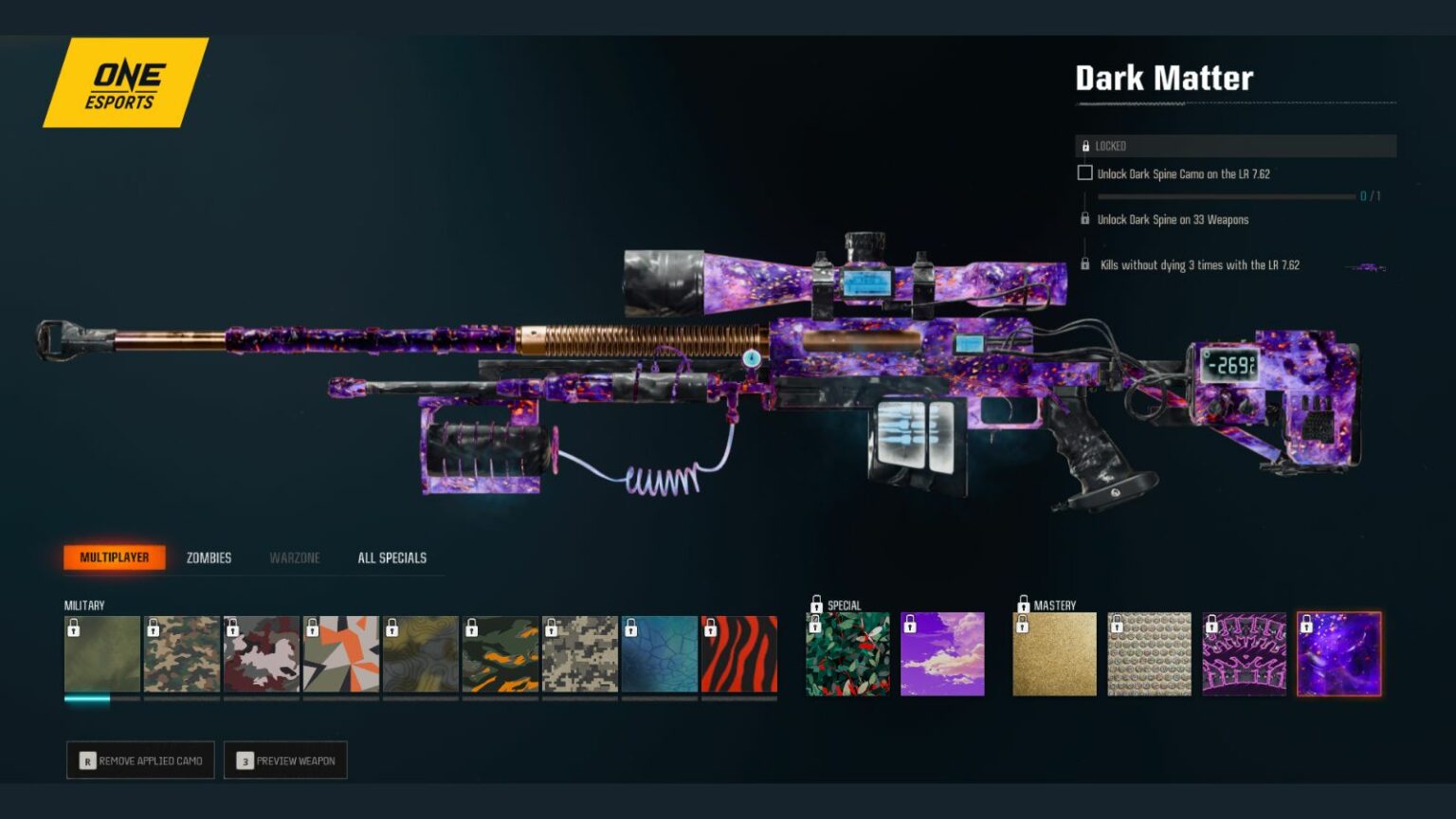Click the lock icon on the gold Mastery camo
The height and width of the screenshot is (819, 1456).
1022,626
